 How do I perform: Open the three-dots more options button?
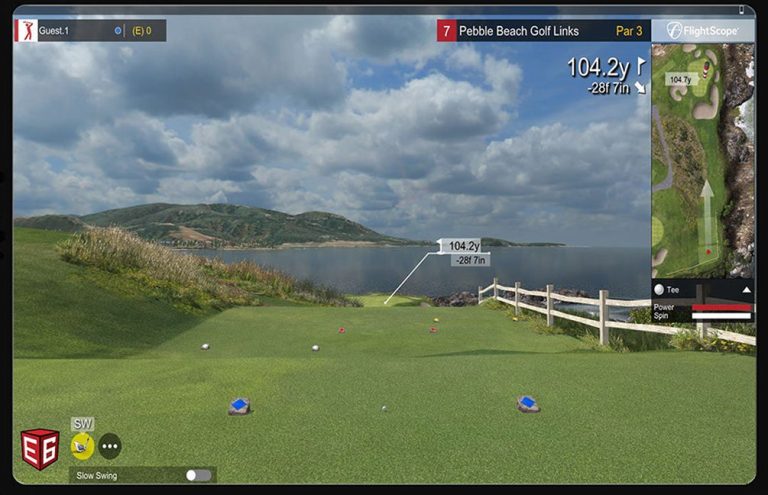pos(110,446)
